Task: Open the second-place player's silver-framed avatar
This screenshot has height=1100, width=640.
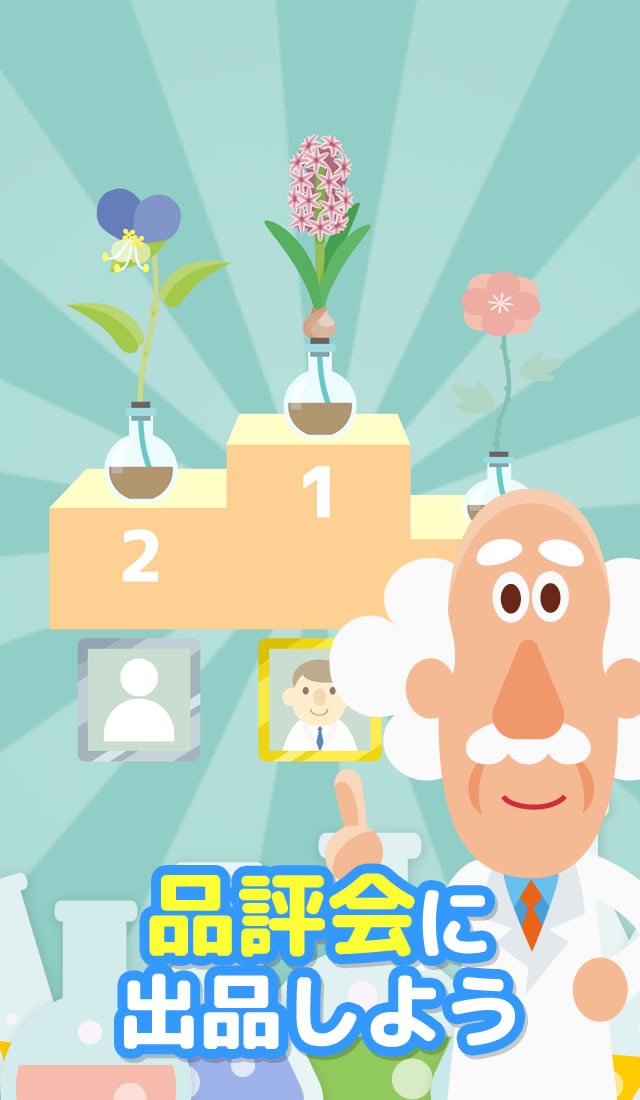Action: tap(139, 699)
